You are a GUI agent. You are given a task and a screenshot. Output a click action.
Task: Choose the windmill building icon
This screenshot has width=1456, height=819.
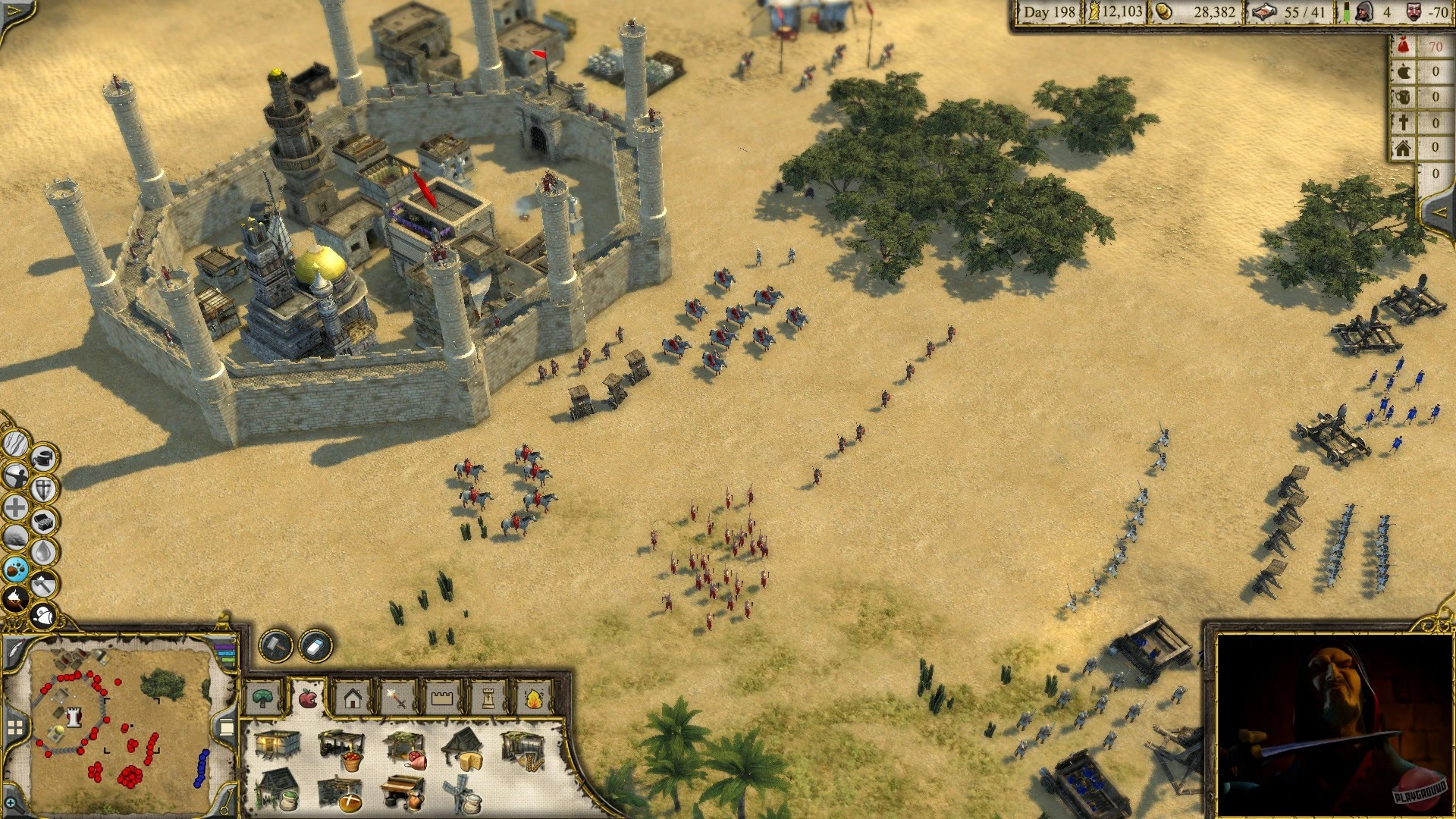(x=457, y=793)
